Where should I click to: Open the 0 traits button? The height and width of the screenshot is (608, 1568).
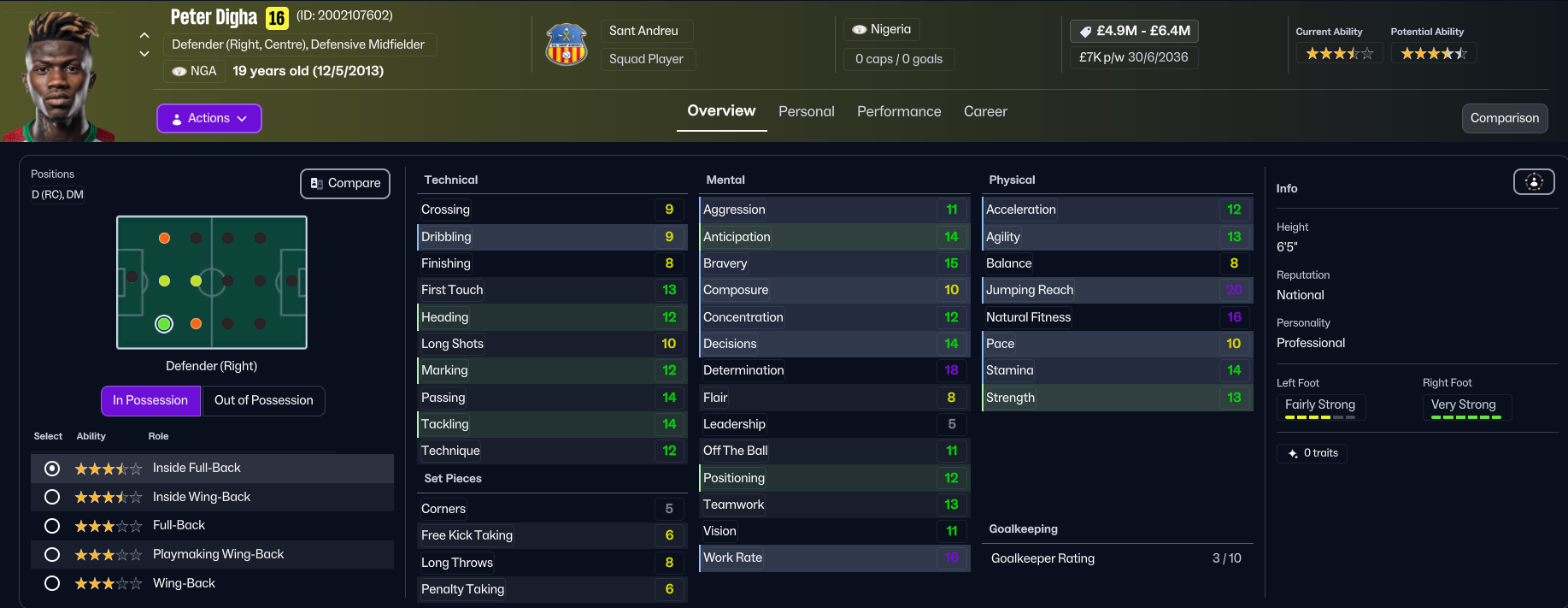(x=1313, y=452)
